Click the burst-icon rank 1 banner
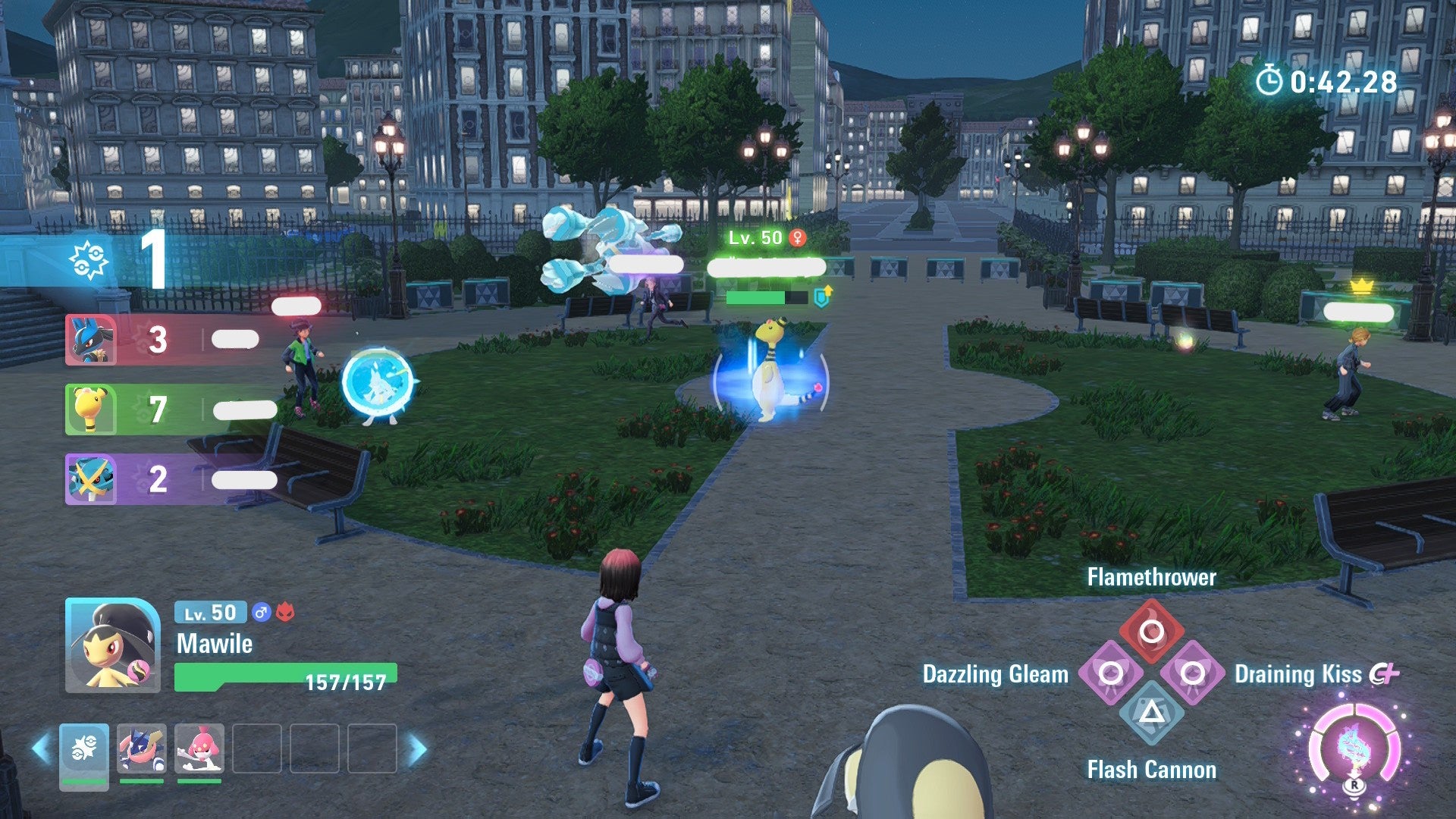The height and width of the screenshot is (819, 1456). [x=114, y=260]
